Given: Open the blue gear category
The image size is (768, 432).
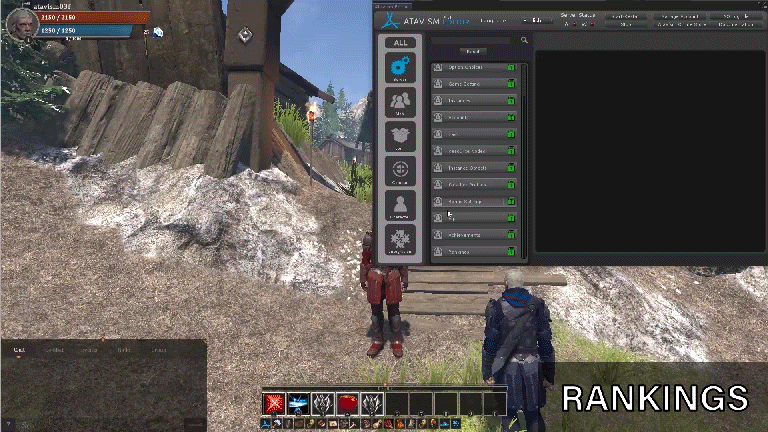Looking at the screenshot, I should point(400,70).
